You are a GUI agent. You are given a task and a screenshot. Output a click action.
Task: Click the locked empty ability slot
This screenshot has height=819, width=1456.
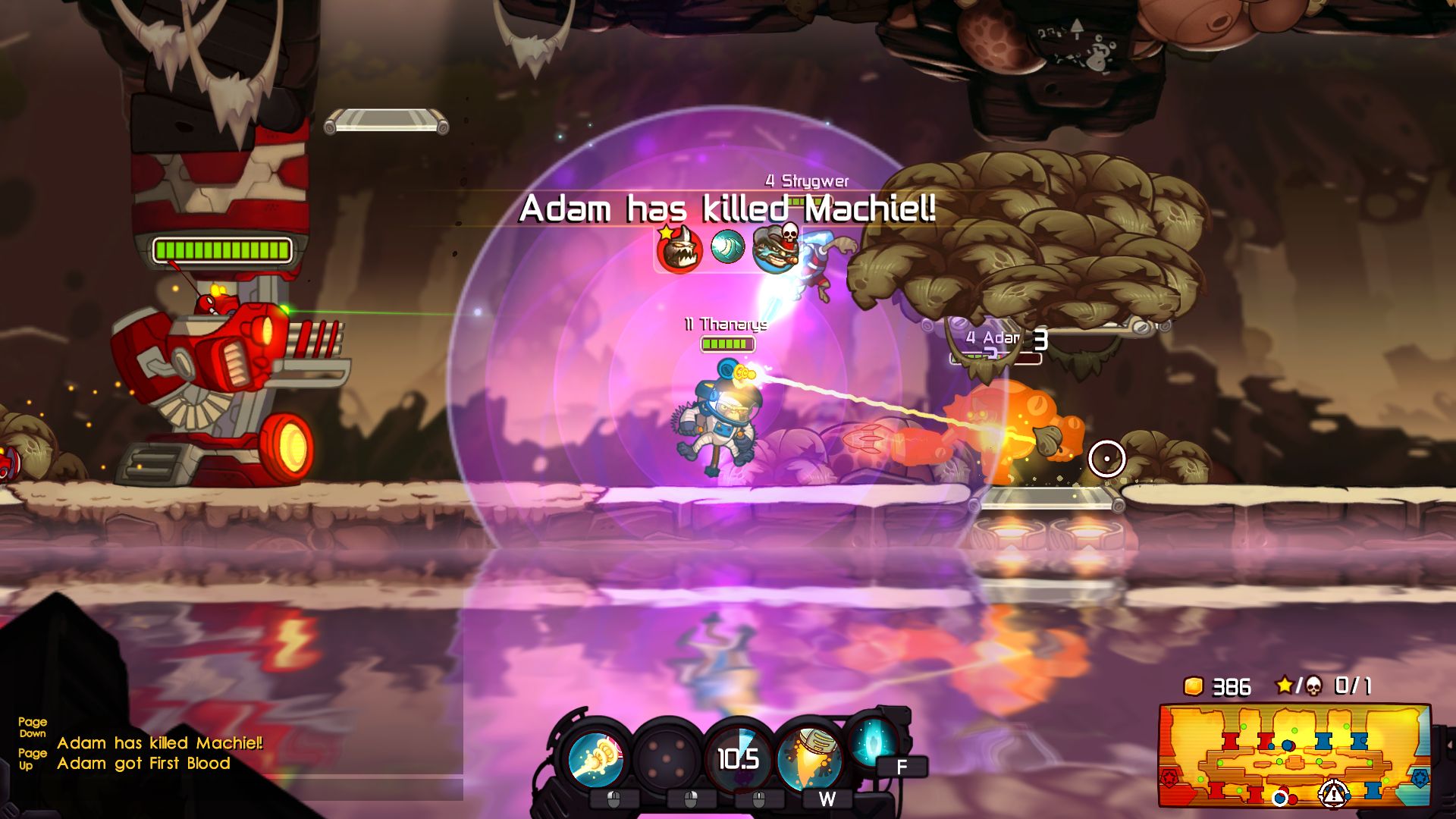(667, 759)
